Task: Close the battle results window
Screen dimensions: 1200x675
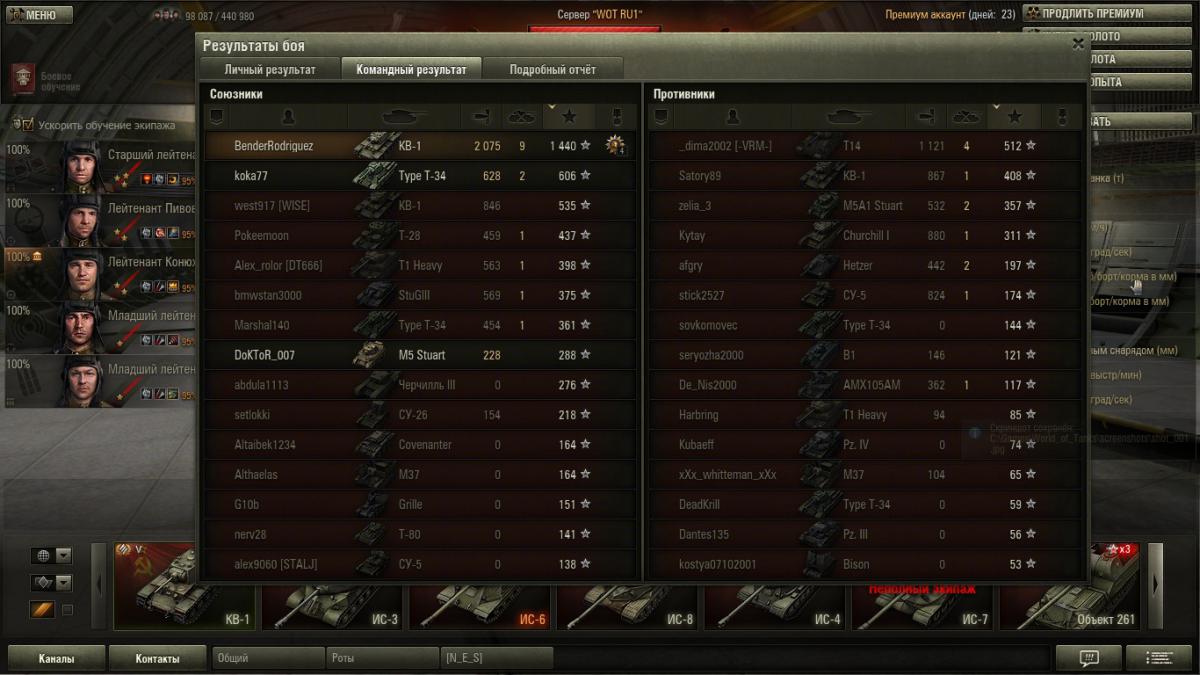Action: (x=1077, y=44)
